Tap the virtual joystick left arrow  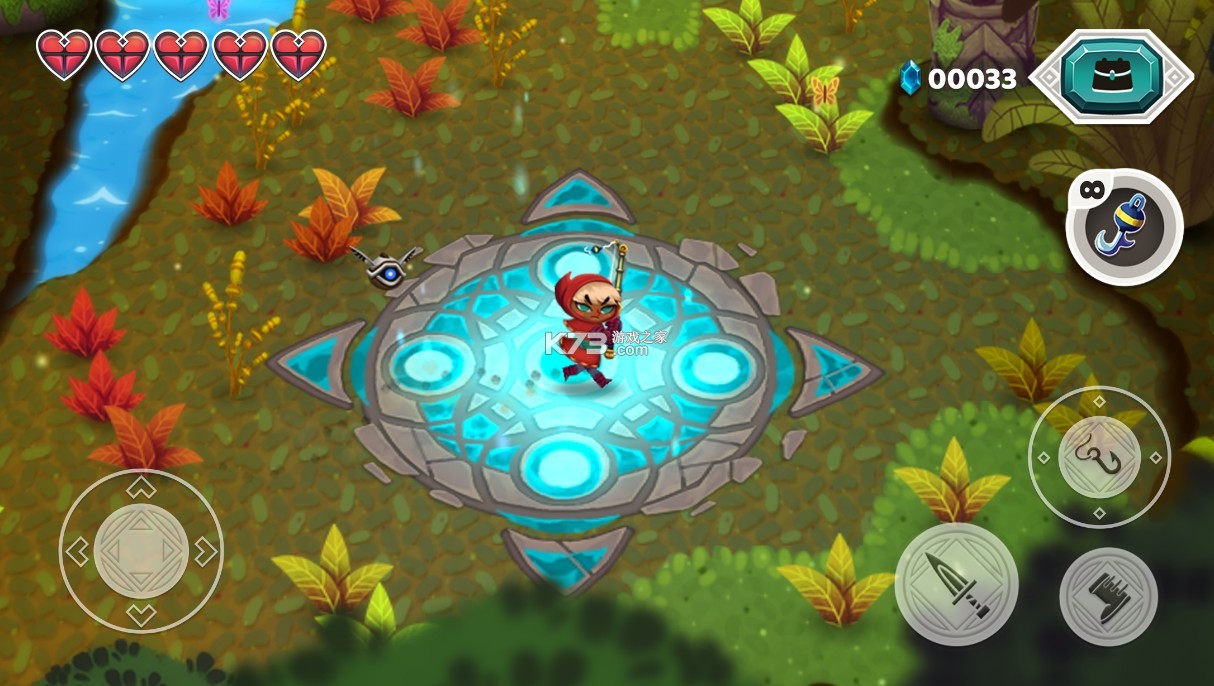tap(77, 551)
